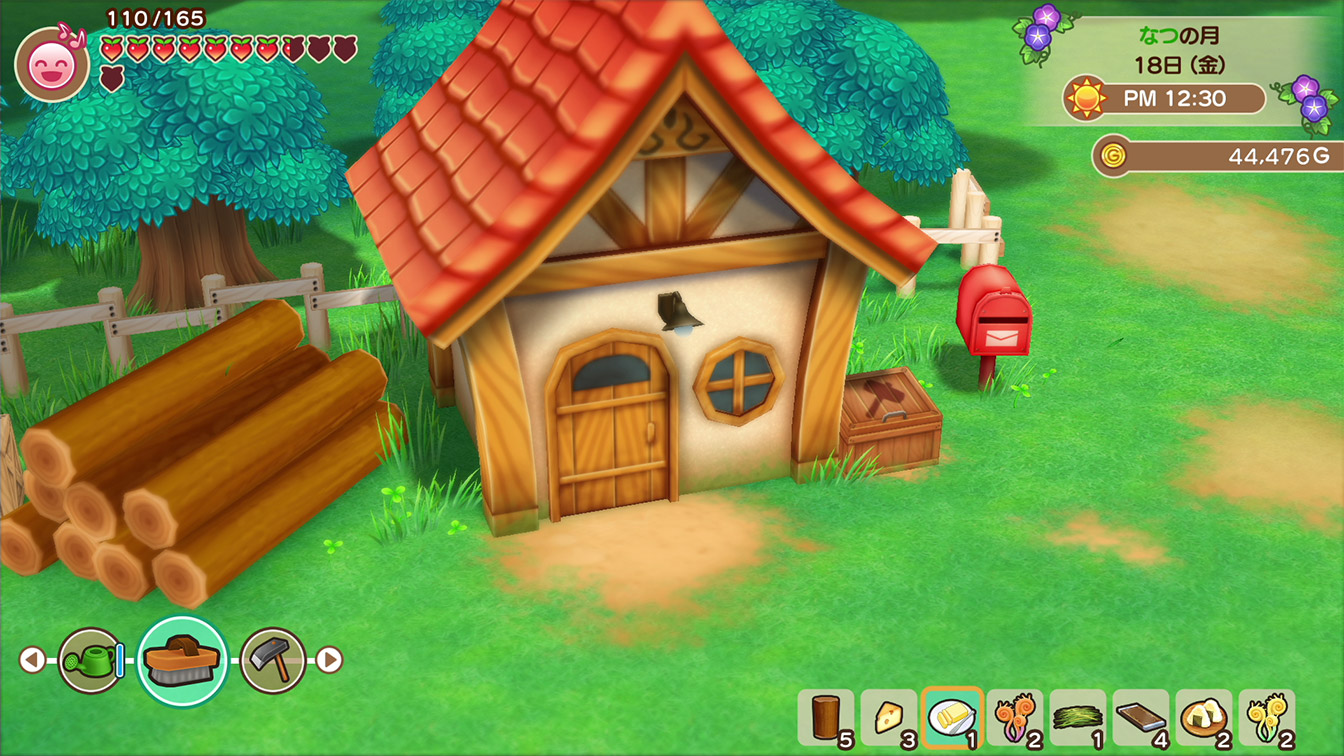Select the lumber log slot
Image resolution: width=1344 pixels, height=756 pixels.
(826, 718)
